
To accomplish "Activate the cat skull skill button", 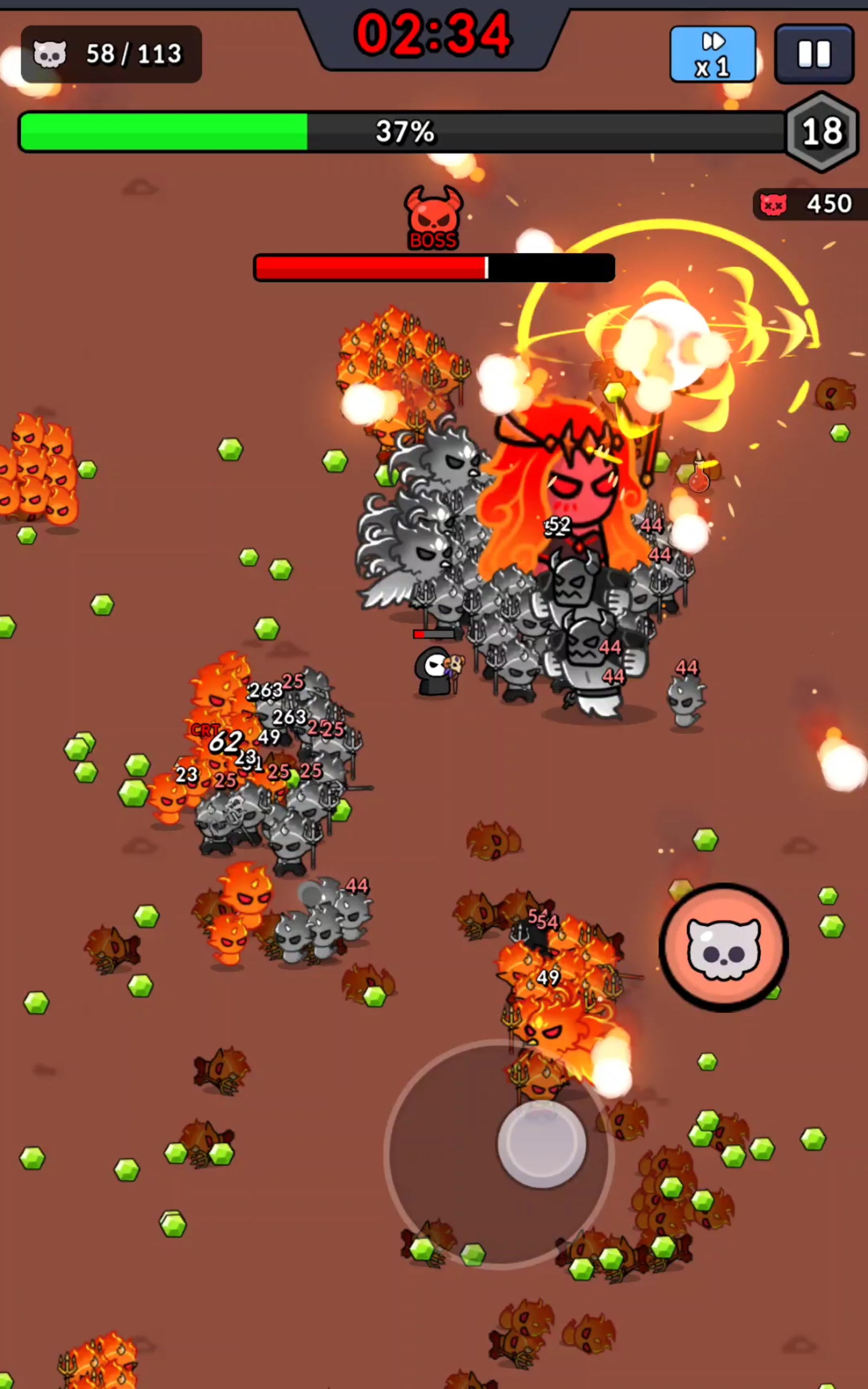I will 723,948.
